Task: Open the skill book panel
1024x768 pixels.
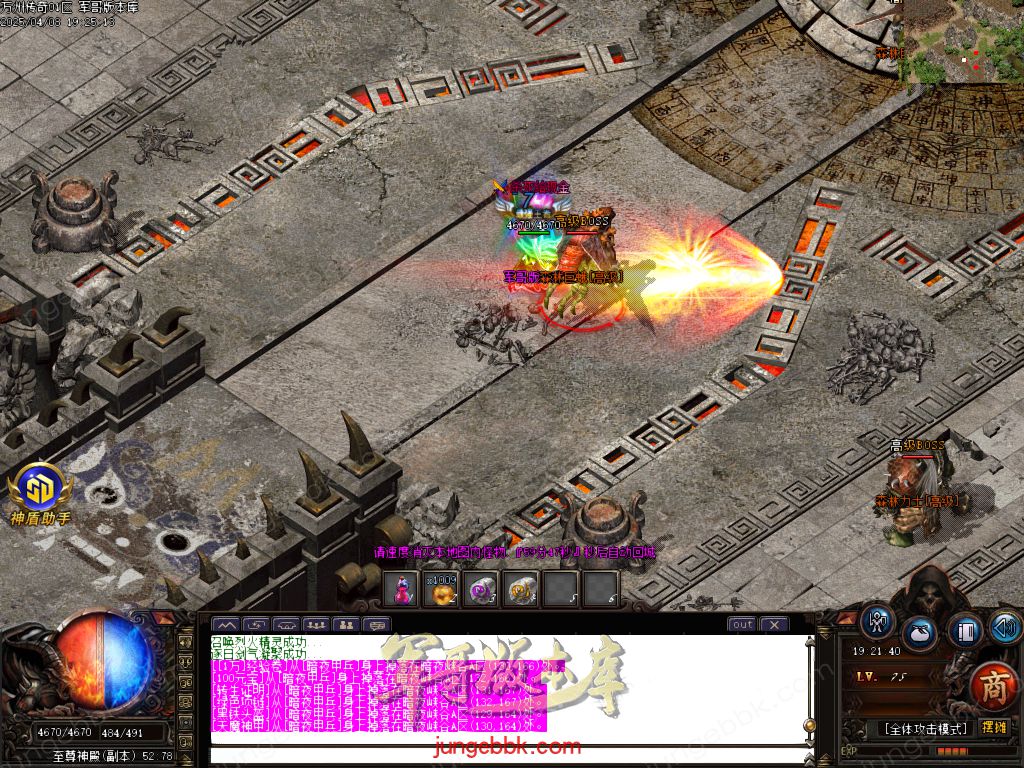Action: [964, 632]
